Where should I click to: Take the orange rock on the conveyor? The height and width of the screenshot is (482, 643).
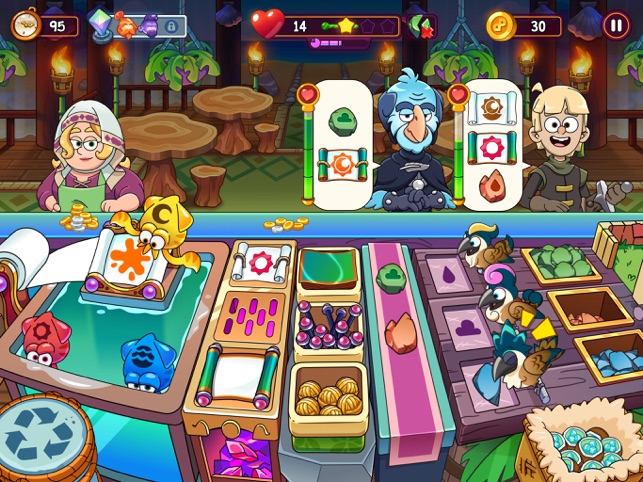[400, 330]
